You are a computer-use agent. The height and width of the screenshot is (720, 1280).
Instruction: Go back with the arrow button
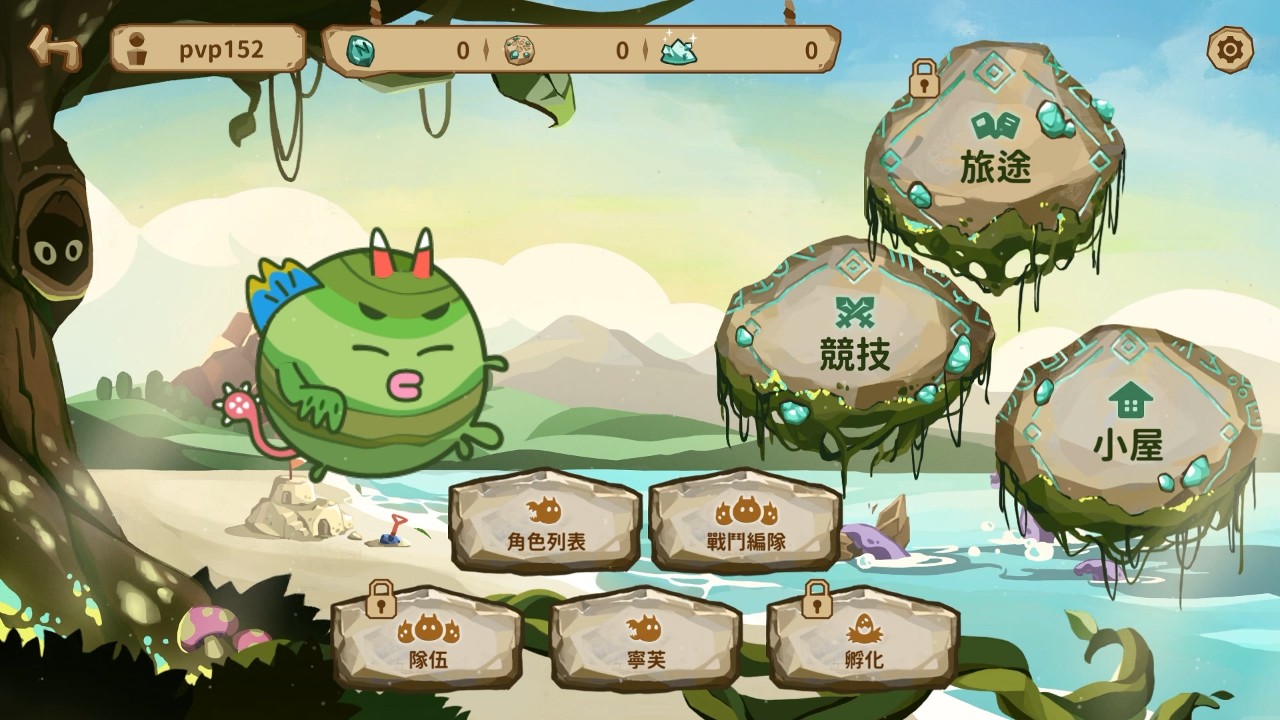point(54,47)
